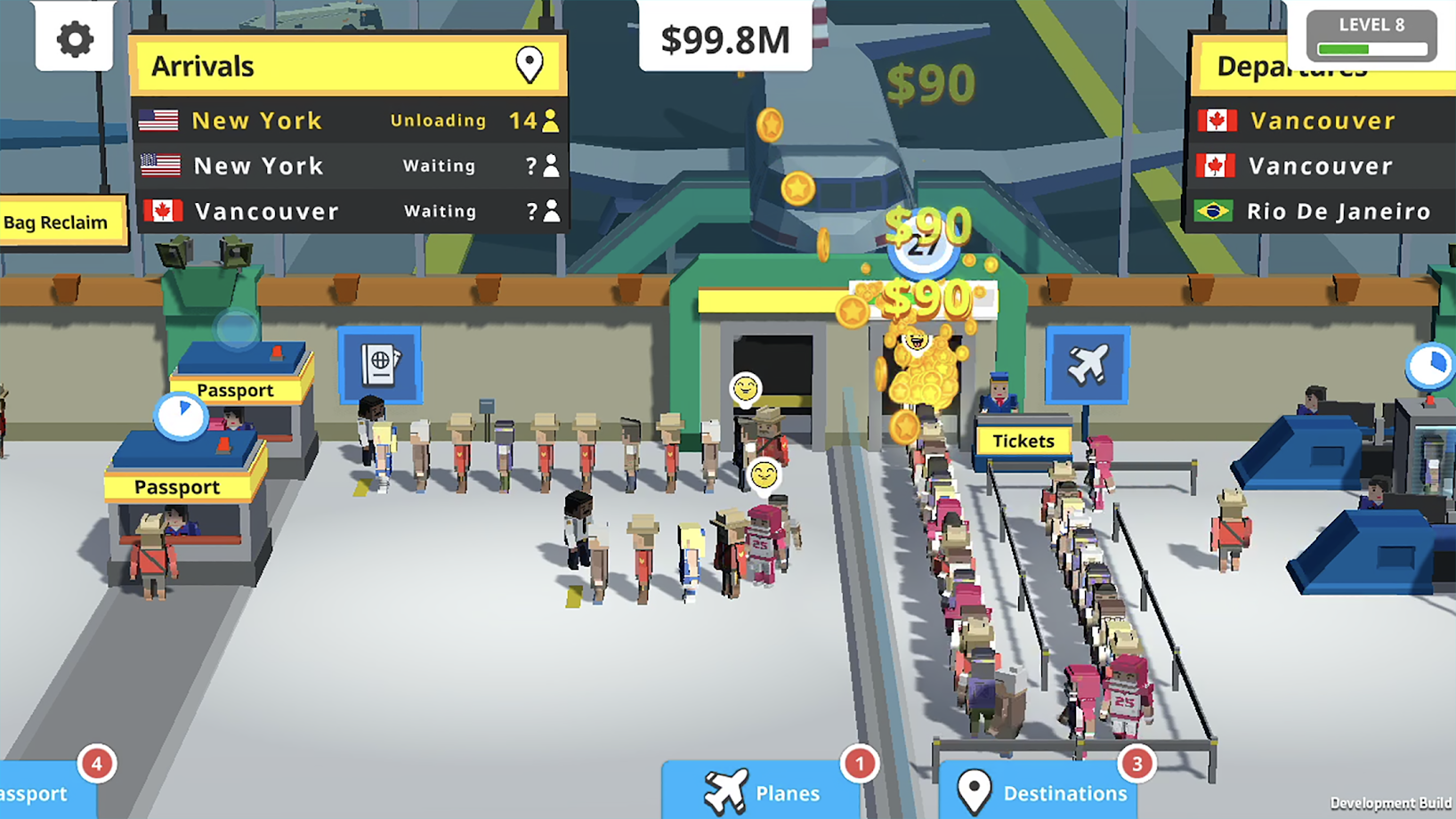The height and width of the screenshot is (819, 1456).
Task: Tap the clock timer above the Passport booth
Action: coord(182,417)
